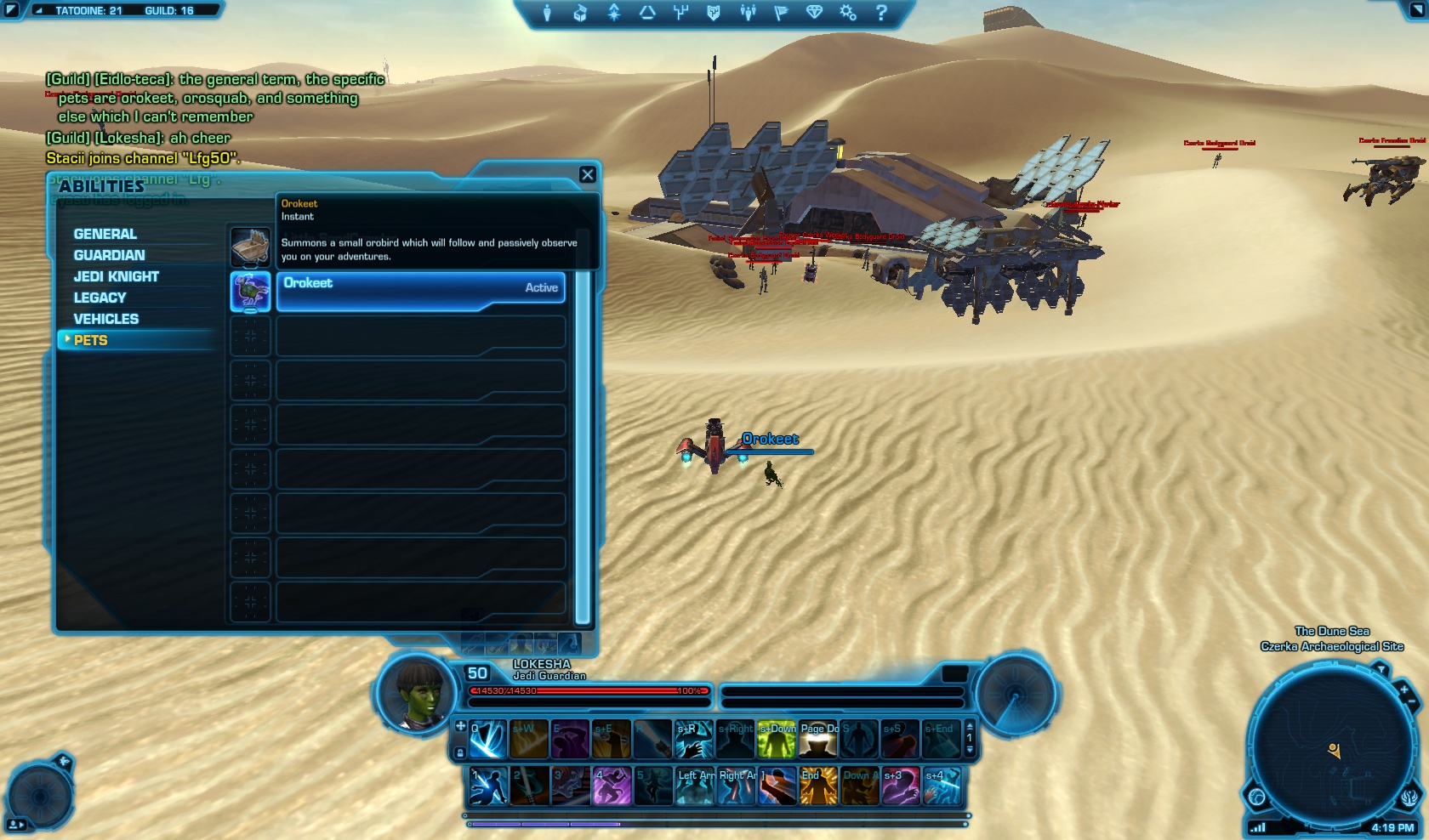
Task: Click the Orokeet pet icon
Action: pos(250,291)
